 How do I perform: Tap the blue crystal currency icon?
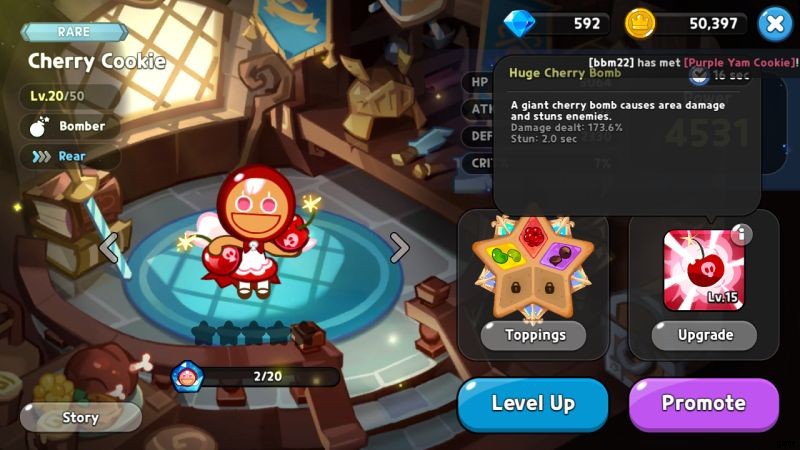point(519,23)
